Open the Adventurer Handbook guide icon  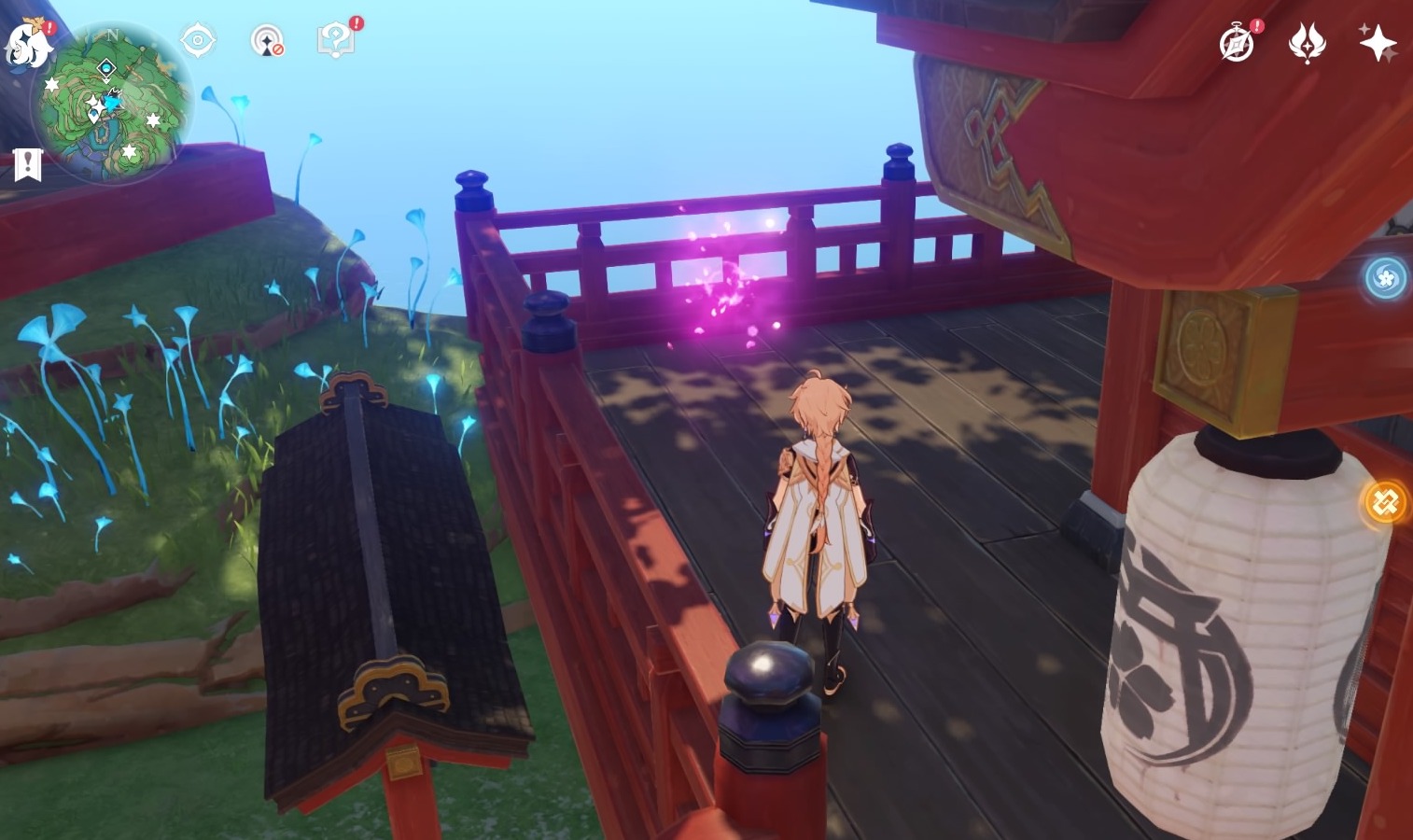coord(335,42)
